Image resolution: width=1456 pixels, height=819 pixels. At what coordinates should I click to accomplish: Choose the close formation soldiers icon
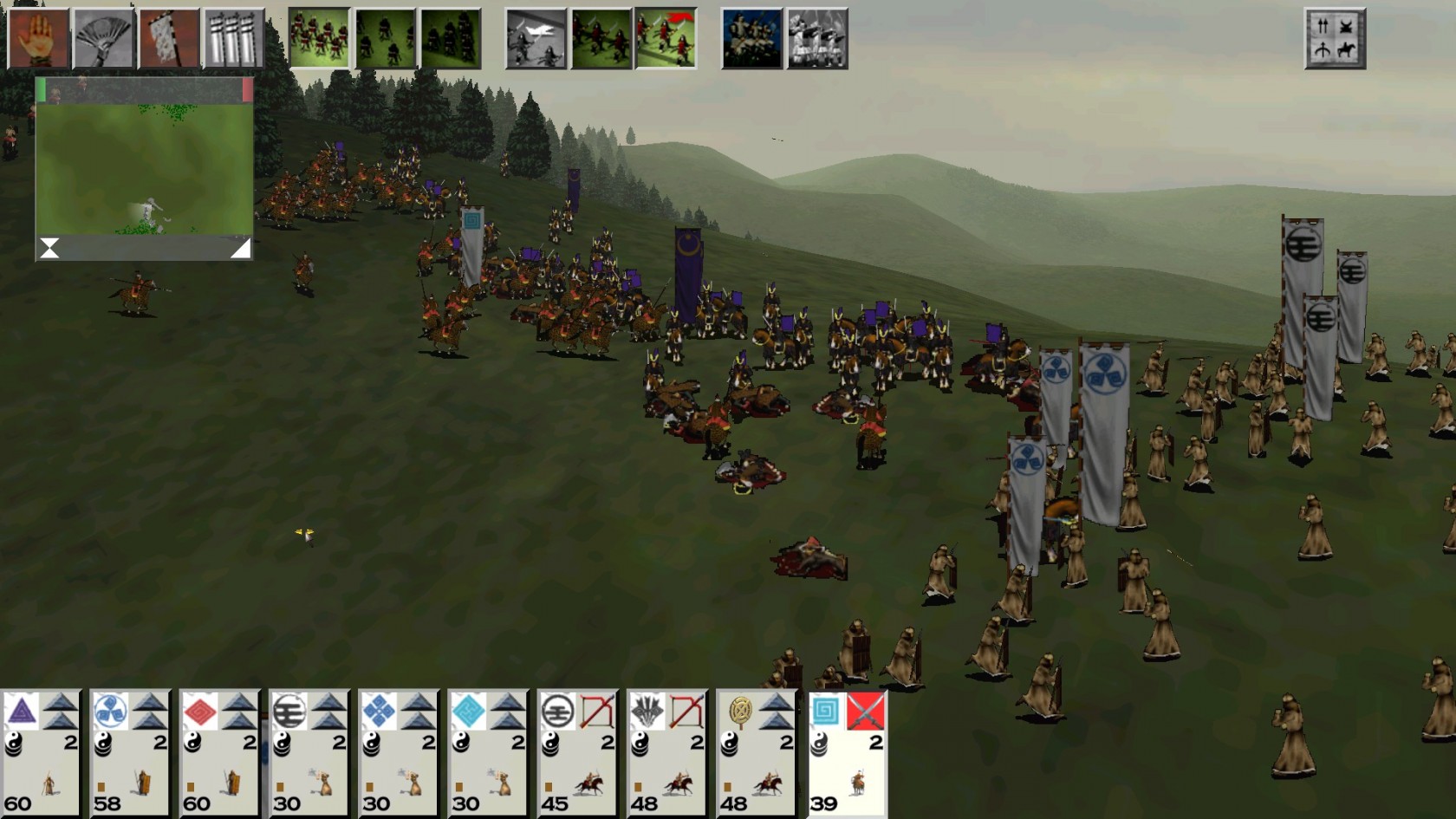tap(320, 39)
